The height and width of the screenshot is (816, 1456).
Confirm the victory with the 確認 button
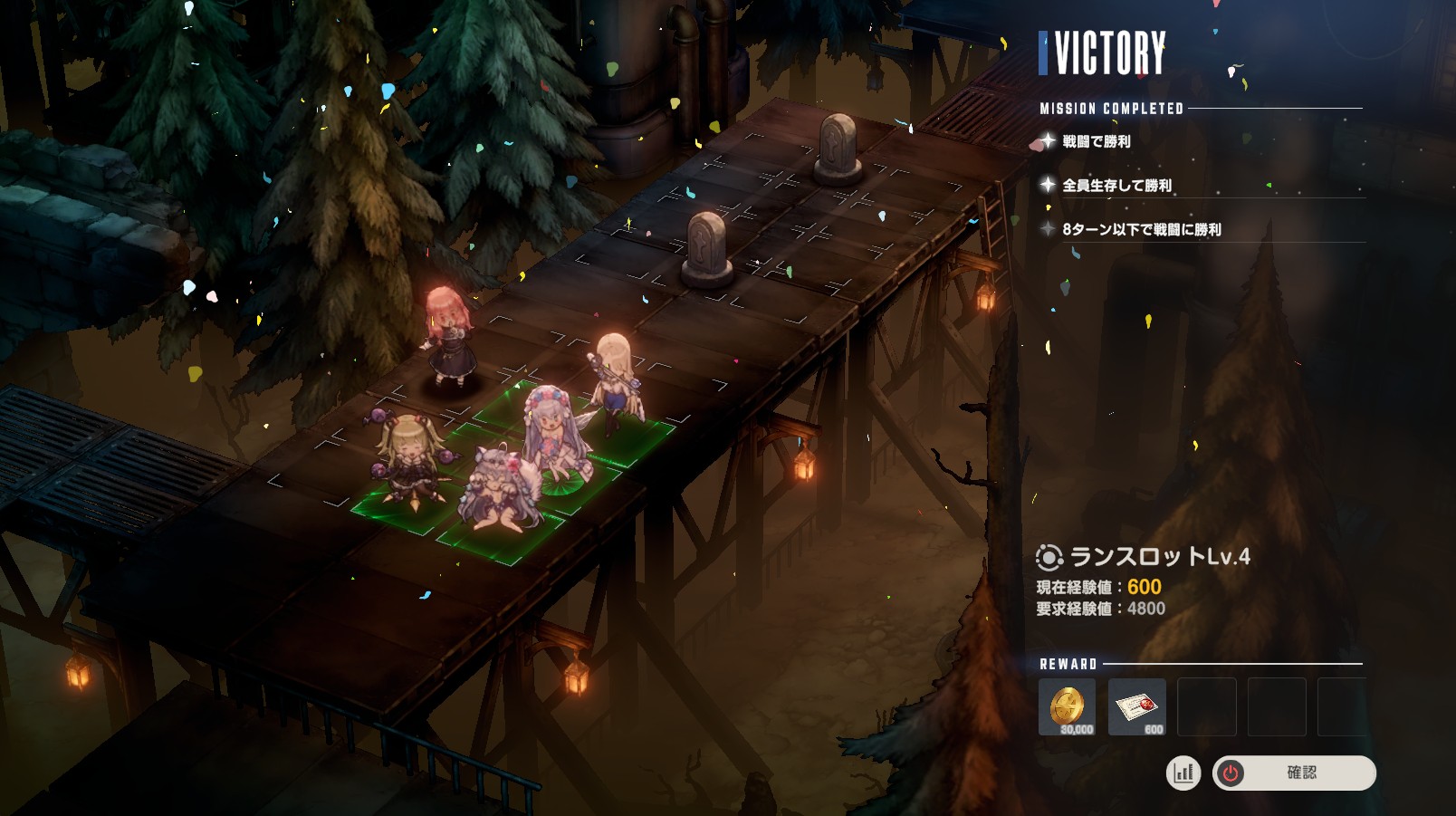tap(1294, 773)
